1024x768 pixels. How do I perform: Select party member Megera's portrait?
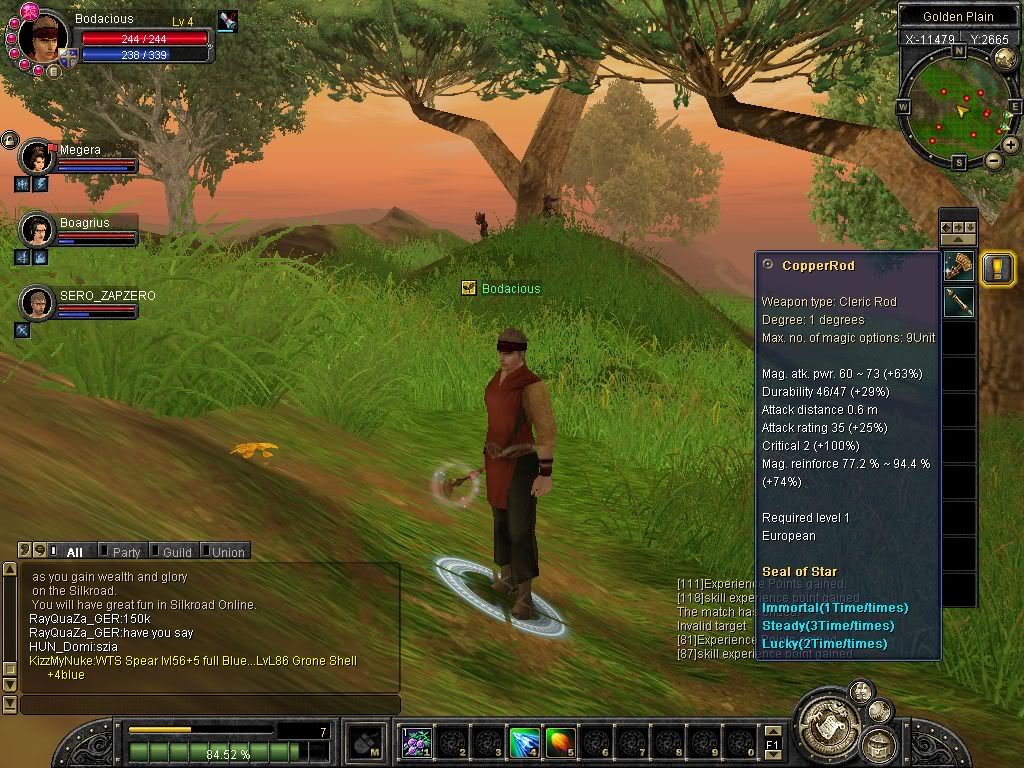coord(38,157)
